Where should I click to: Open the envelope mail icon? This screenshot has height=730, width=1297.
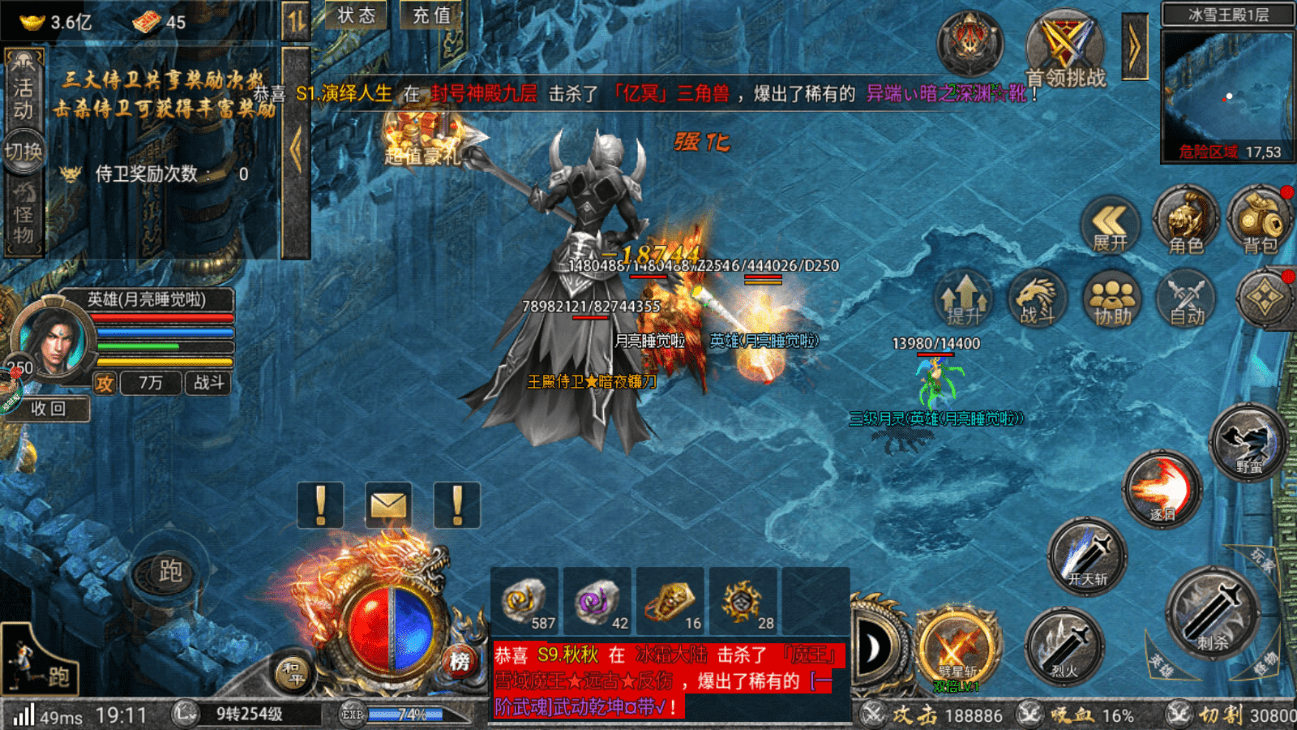click(389, 505)
